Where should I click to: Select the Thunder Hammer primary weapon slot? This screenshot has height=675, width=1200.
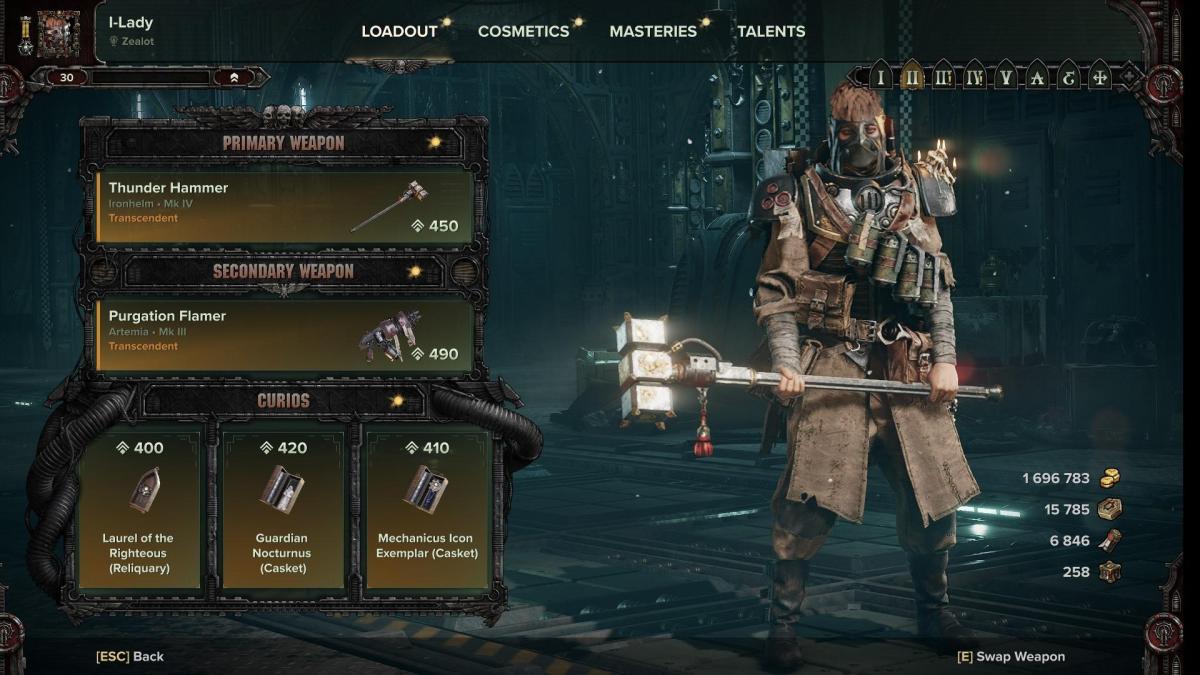[284, 207]
